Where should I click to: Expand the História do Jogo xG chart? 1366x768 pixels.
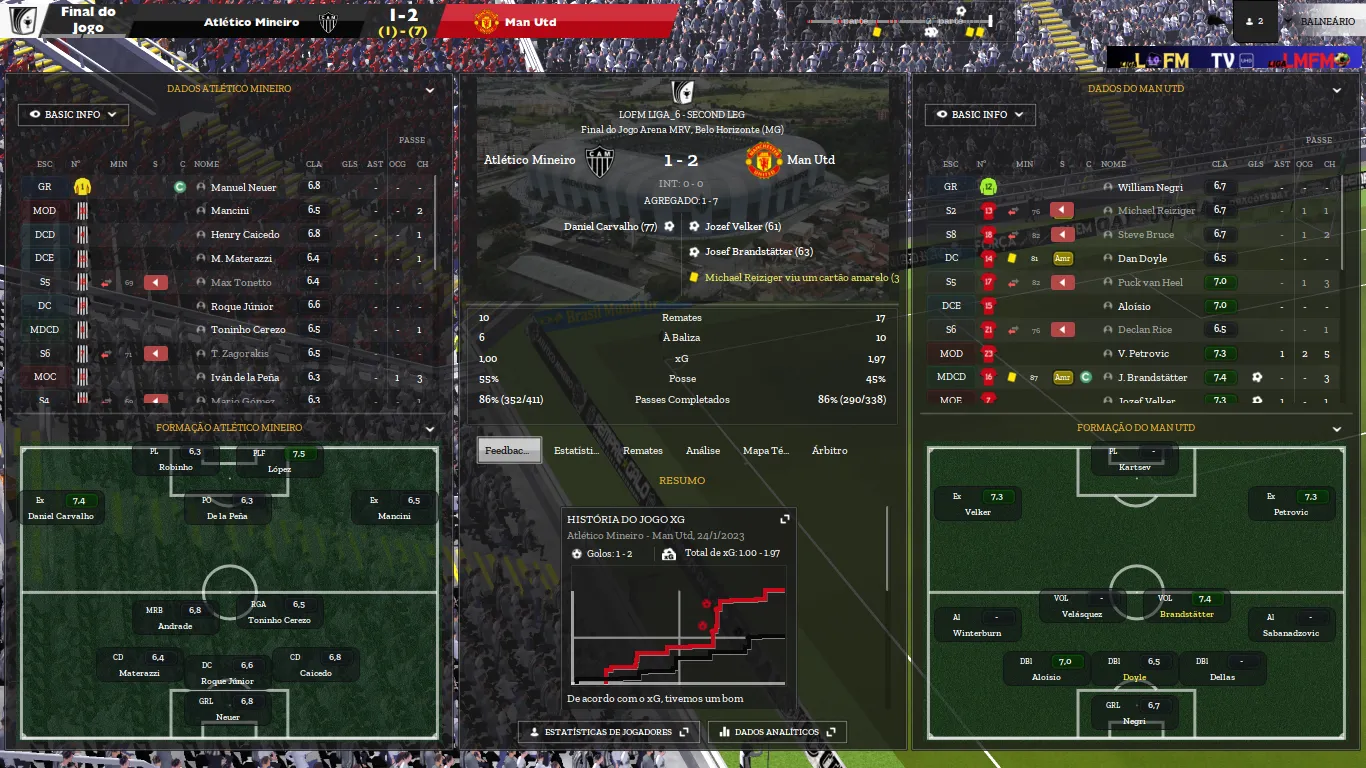[785, 519]
